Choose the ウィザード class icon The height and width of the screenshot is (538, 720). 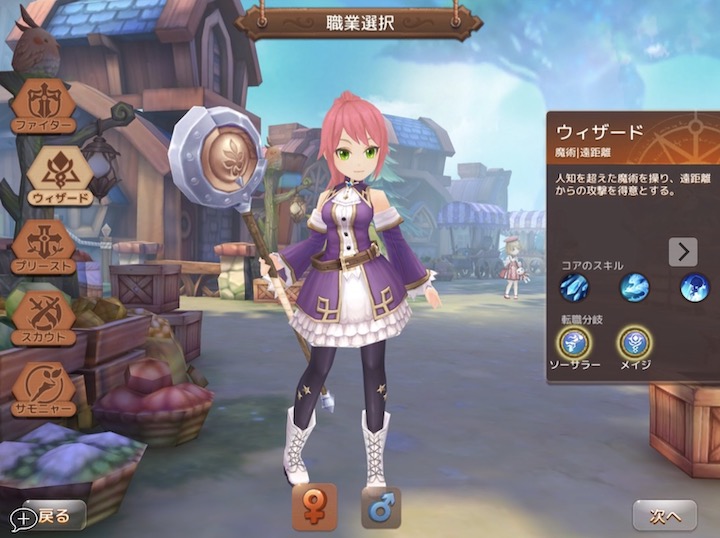pyautogui.click(x=59, y=175)
